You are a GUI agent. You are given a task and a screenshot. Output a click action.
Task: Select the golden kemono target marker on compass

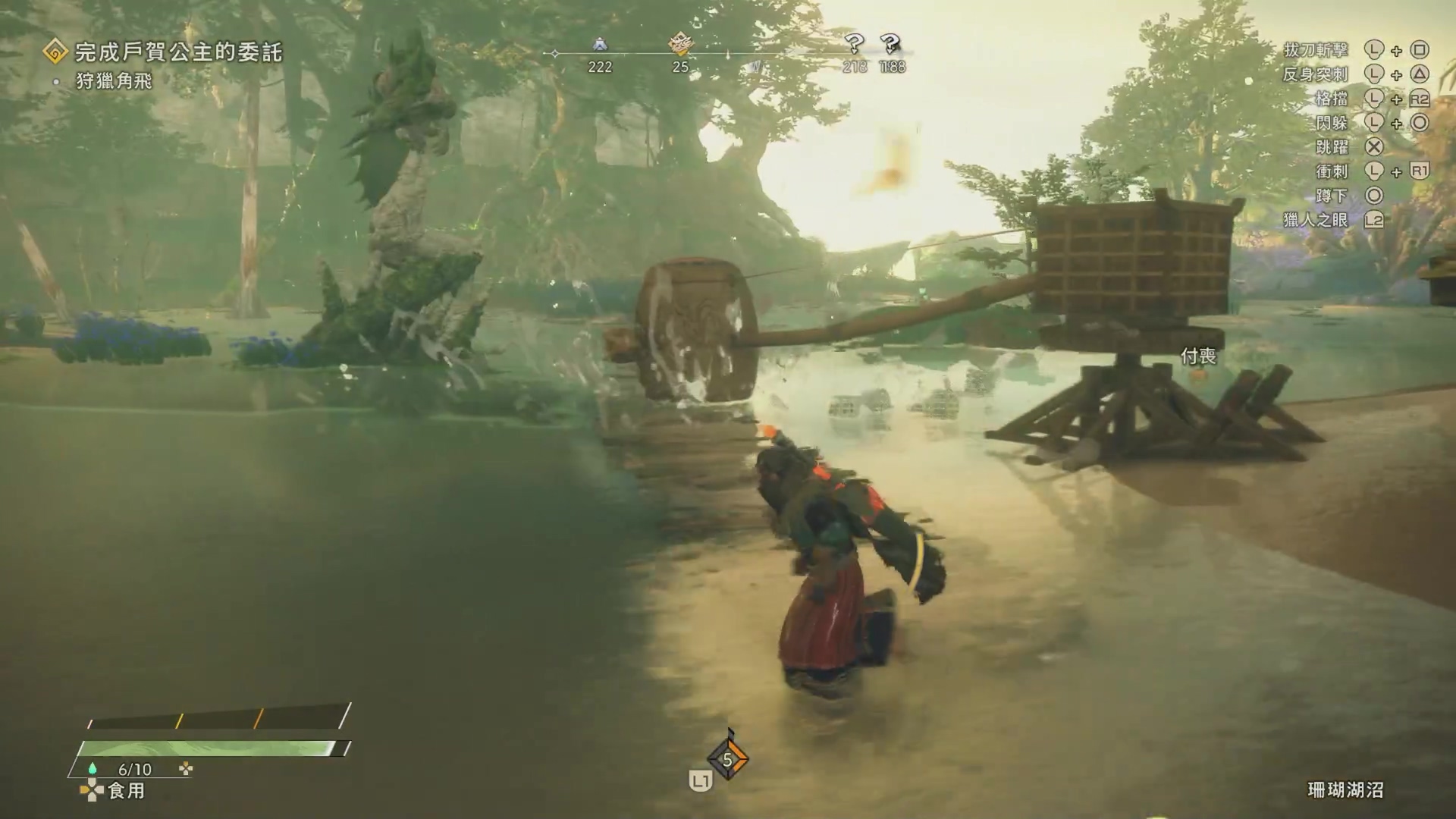pyautogui.click(x=680, y=44)
